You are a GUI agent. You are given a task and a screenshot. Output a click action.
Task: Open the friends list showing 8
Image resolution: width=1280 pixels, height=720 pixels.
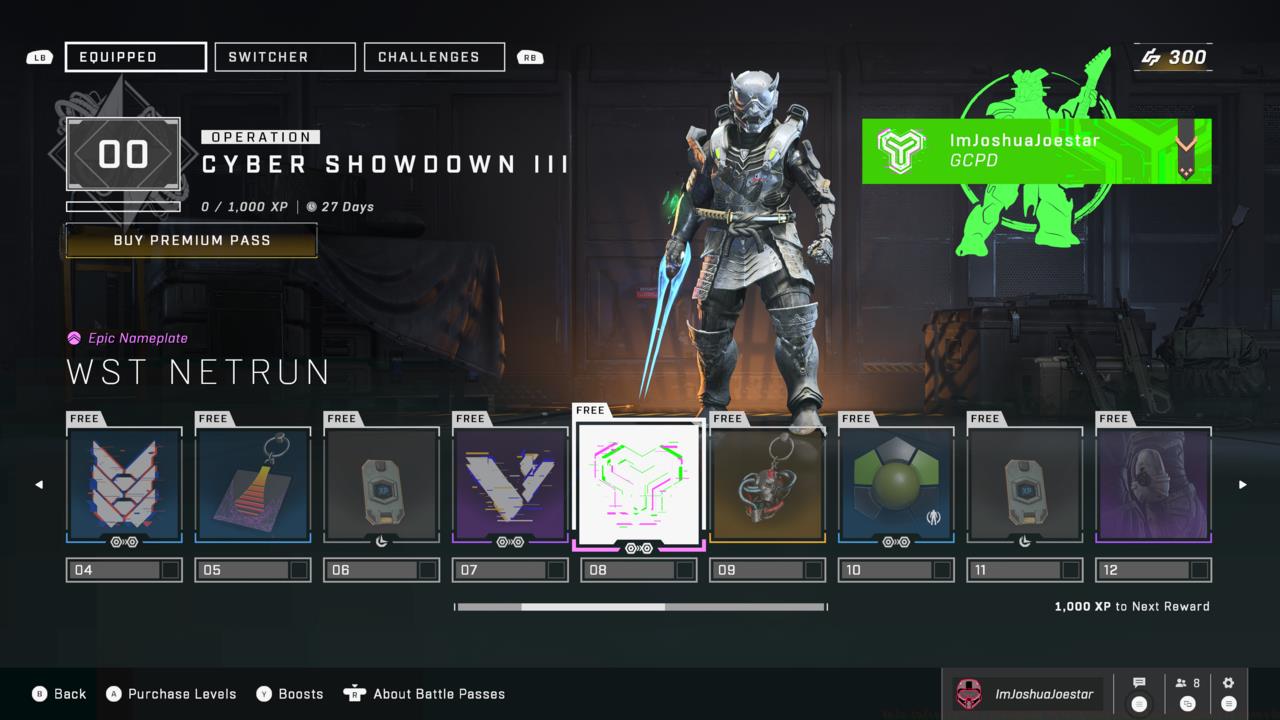[x=1188, y=693]
